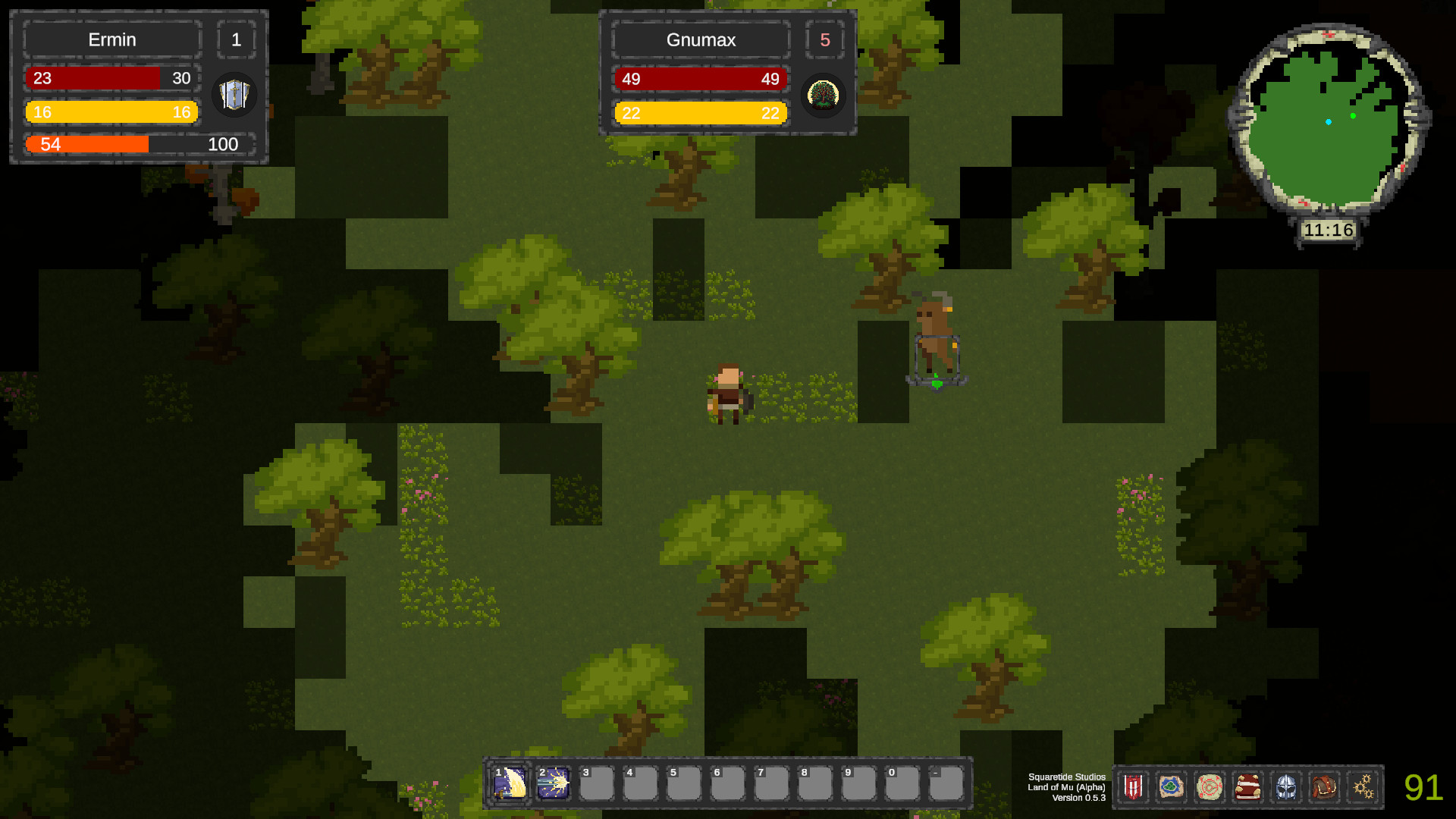The height and width of the screenshot is (819, 1456).
Task: Click the compass navigation icon
Action: tap(1211, 787)
